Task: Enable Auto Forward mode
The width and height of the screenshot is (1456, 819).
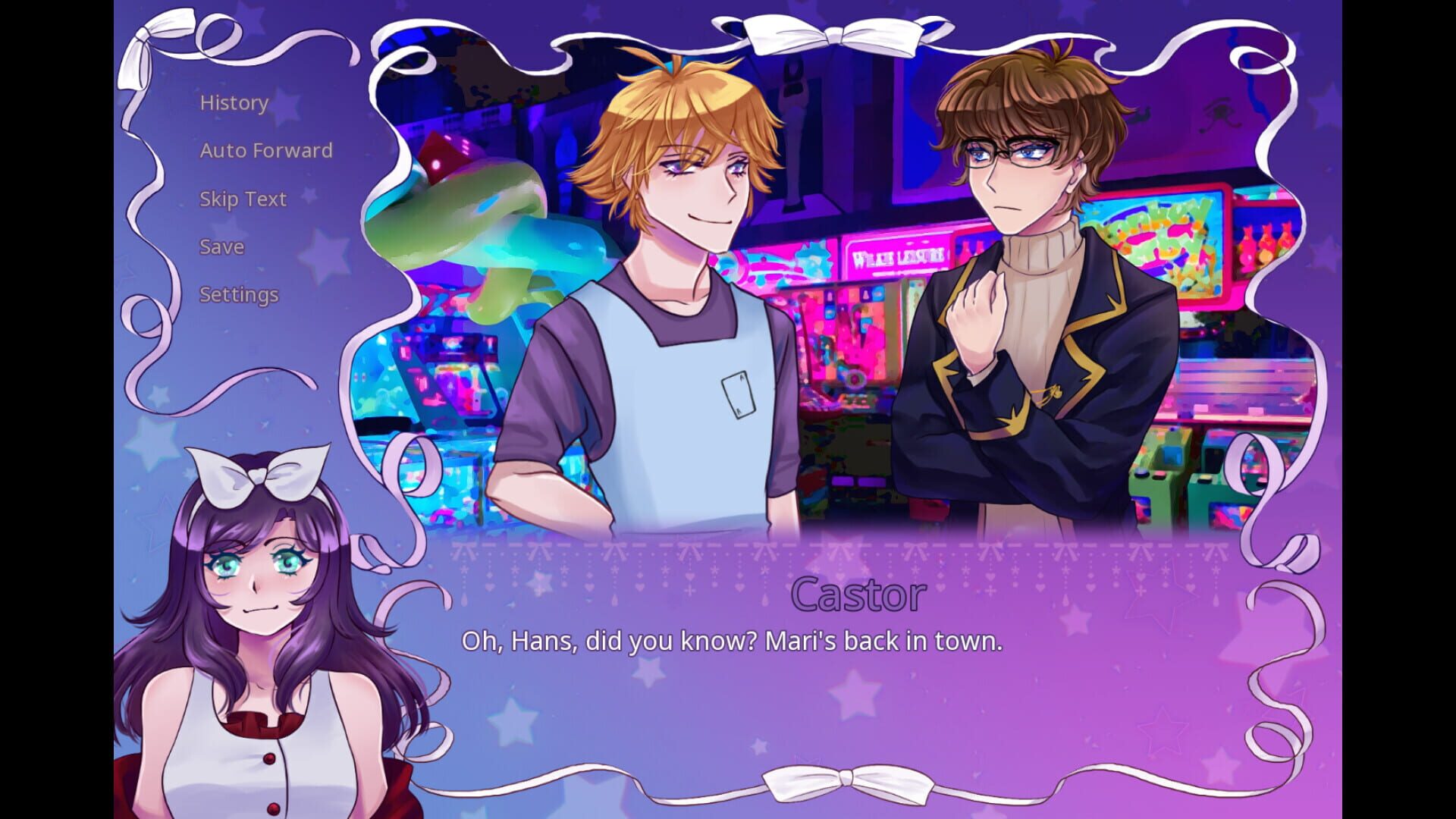Action: click(x=265, y=150)
